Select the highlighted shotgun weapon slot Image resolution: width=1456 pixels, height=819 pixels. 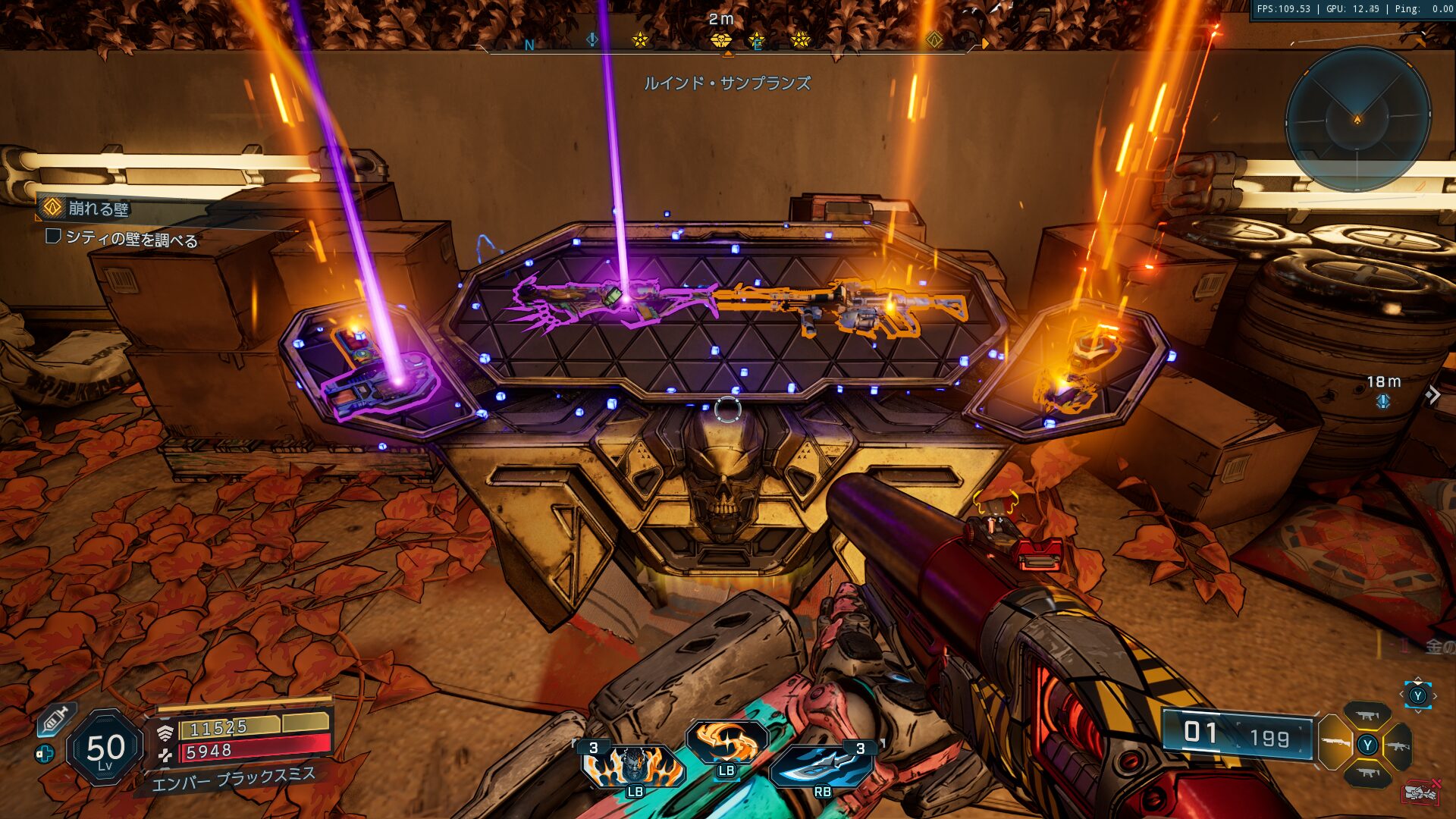(1335, 743)
